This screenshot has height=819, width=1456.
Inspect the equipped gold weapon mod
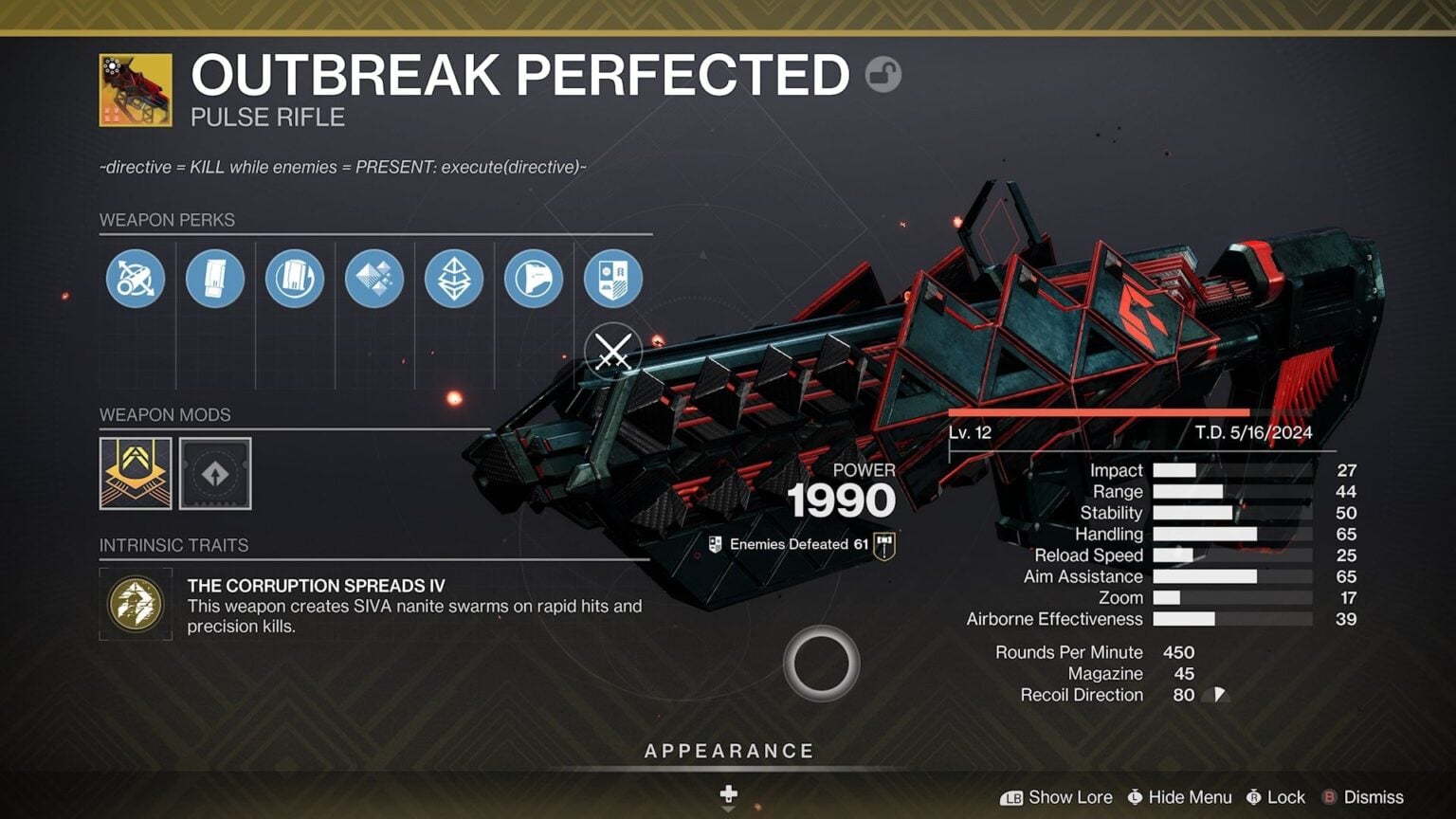134,474
